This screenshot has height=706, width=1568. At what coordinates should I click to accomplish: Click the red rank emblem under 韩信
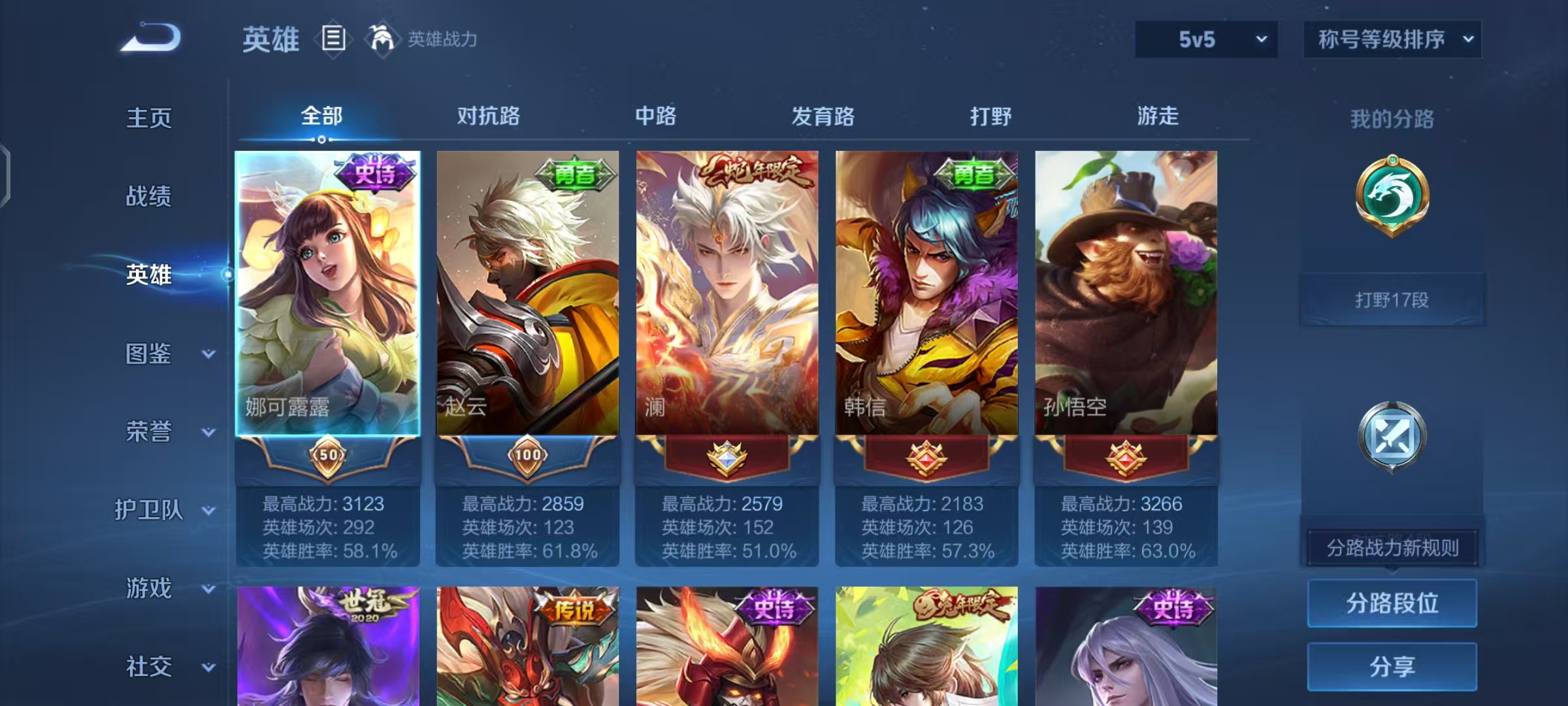926,458
